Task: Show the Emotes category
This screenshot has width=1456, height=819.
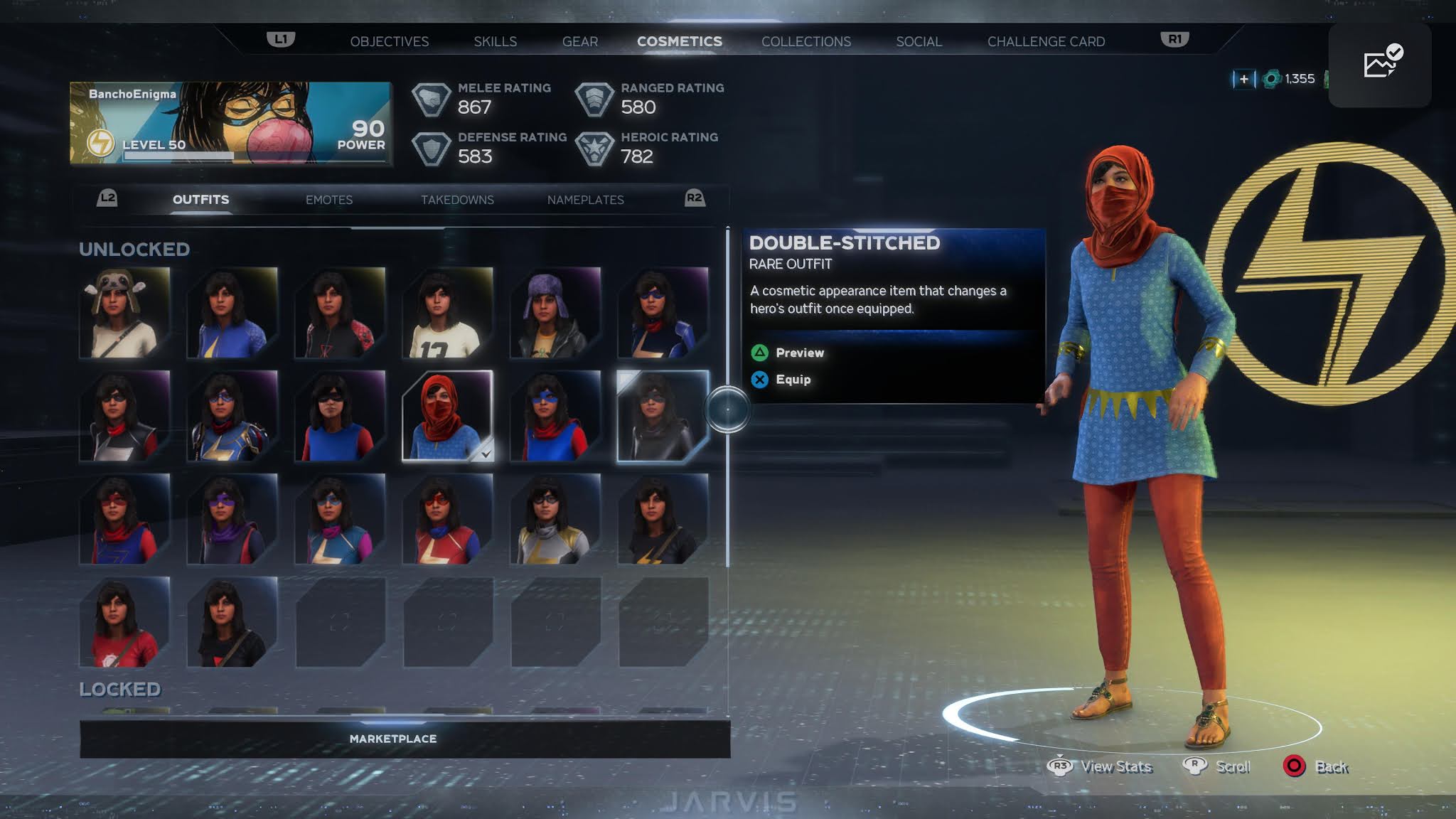Action: click(x=328, y=200)
